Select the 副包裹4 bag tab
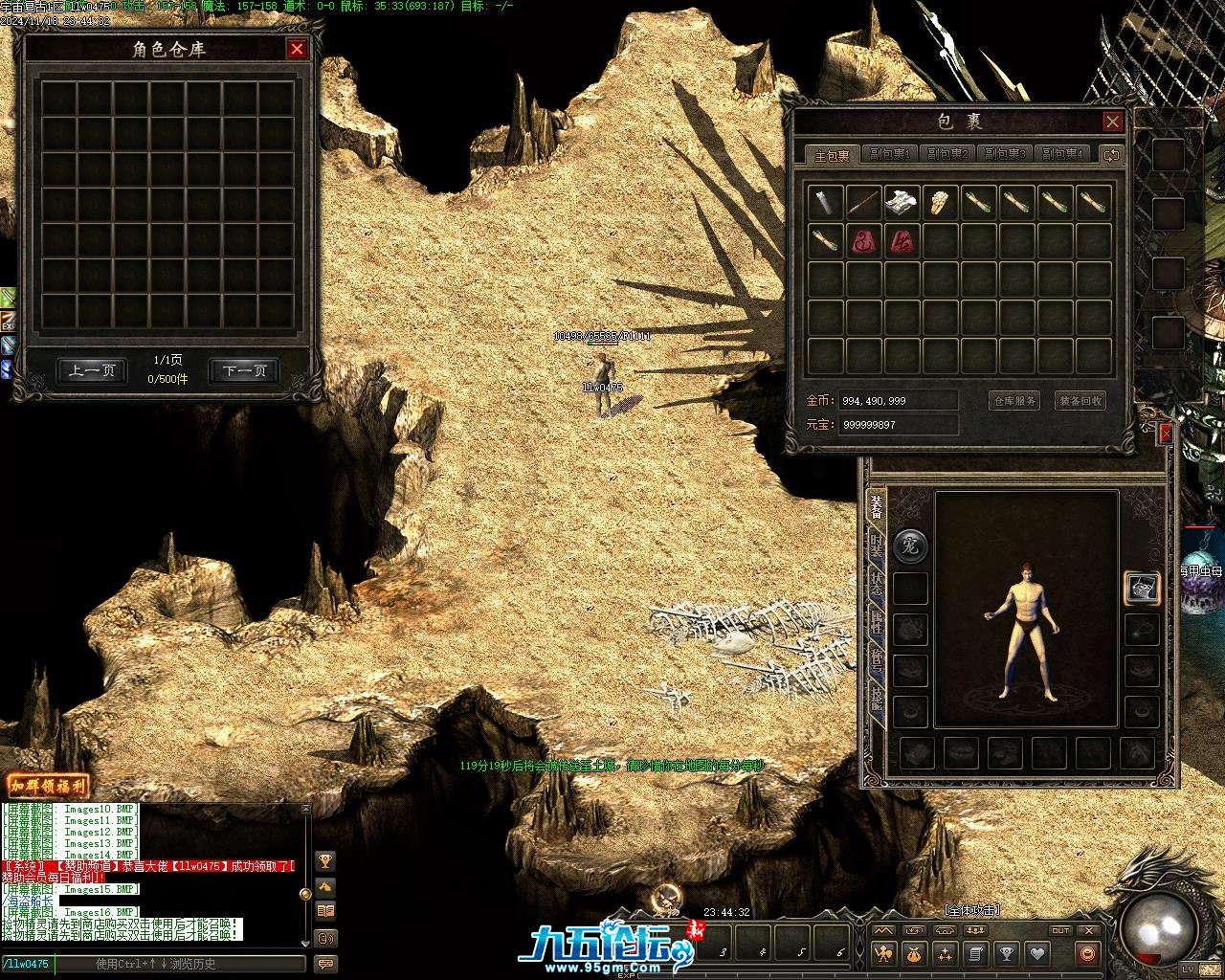 point(1062,154)
